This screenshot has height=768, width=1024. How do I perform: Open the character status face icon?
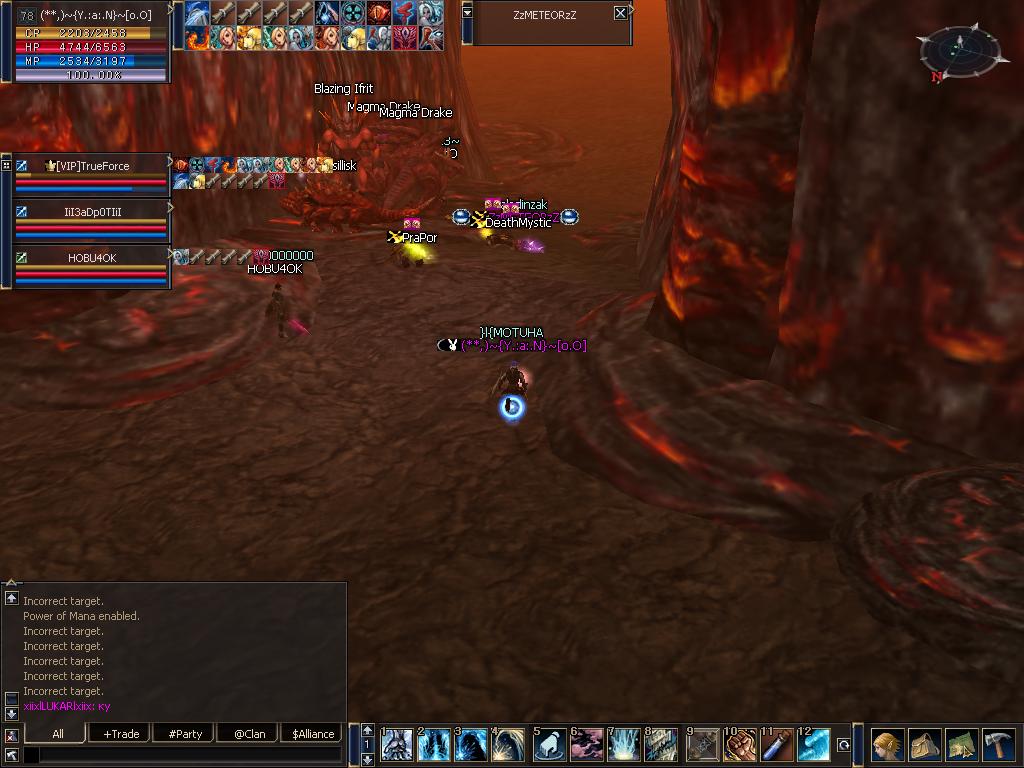pyautogui.click(x=887, y=745)
